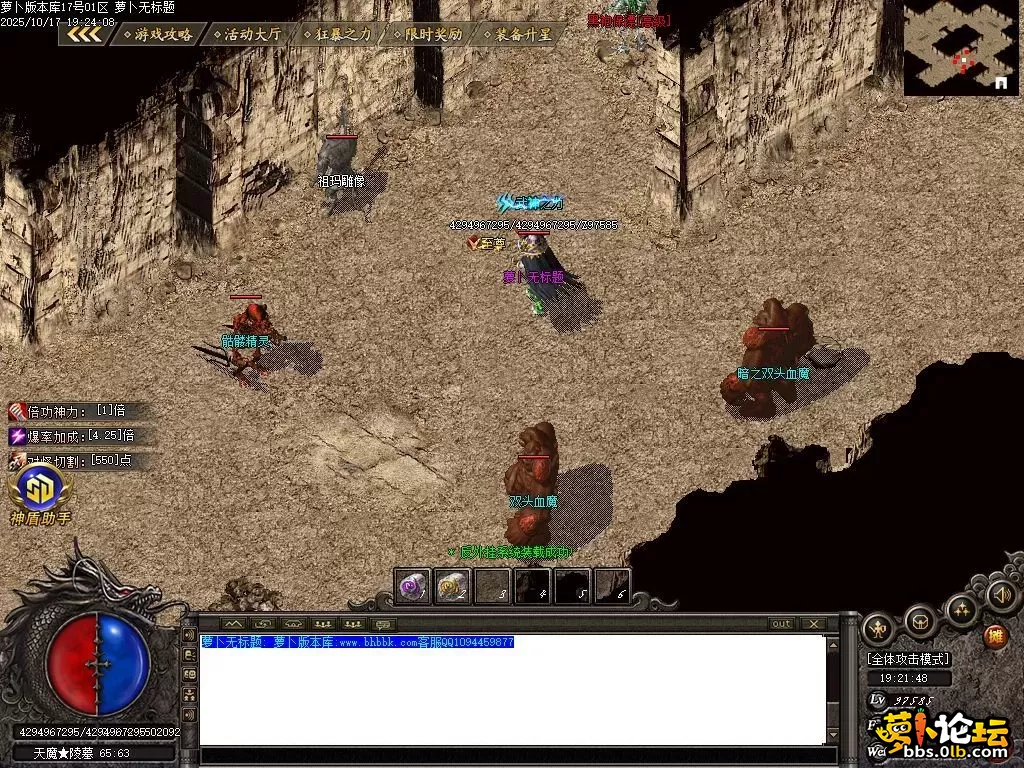Open the bag box round icon
This screenshot has height=768, width=1024.
(920, 623)
